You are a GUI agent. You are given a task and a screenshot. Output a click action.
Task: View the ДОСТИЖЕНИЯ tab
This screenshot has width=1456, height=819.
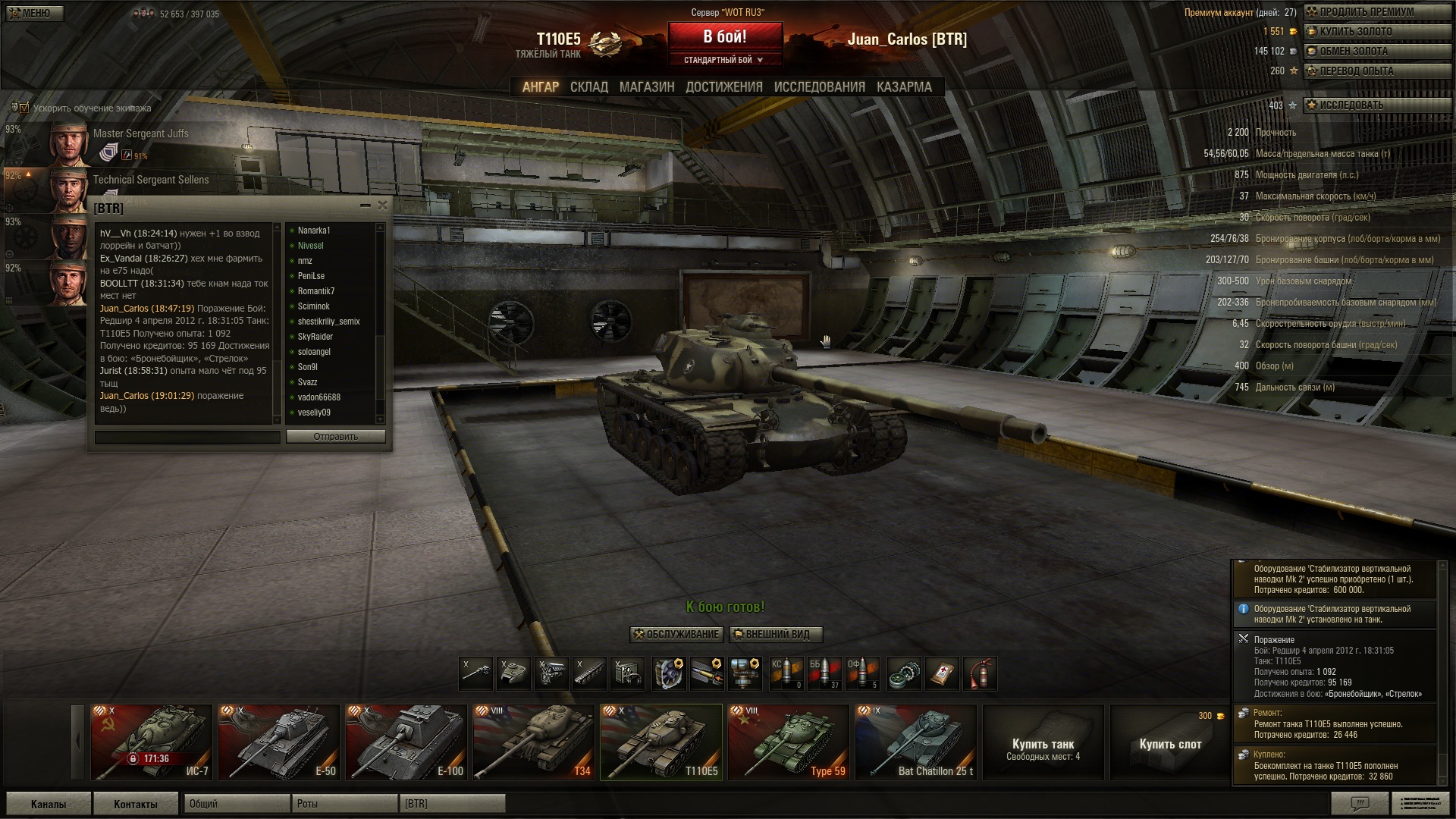tap(723, 87)
